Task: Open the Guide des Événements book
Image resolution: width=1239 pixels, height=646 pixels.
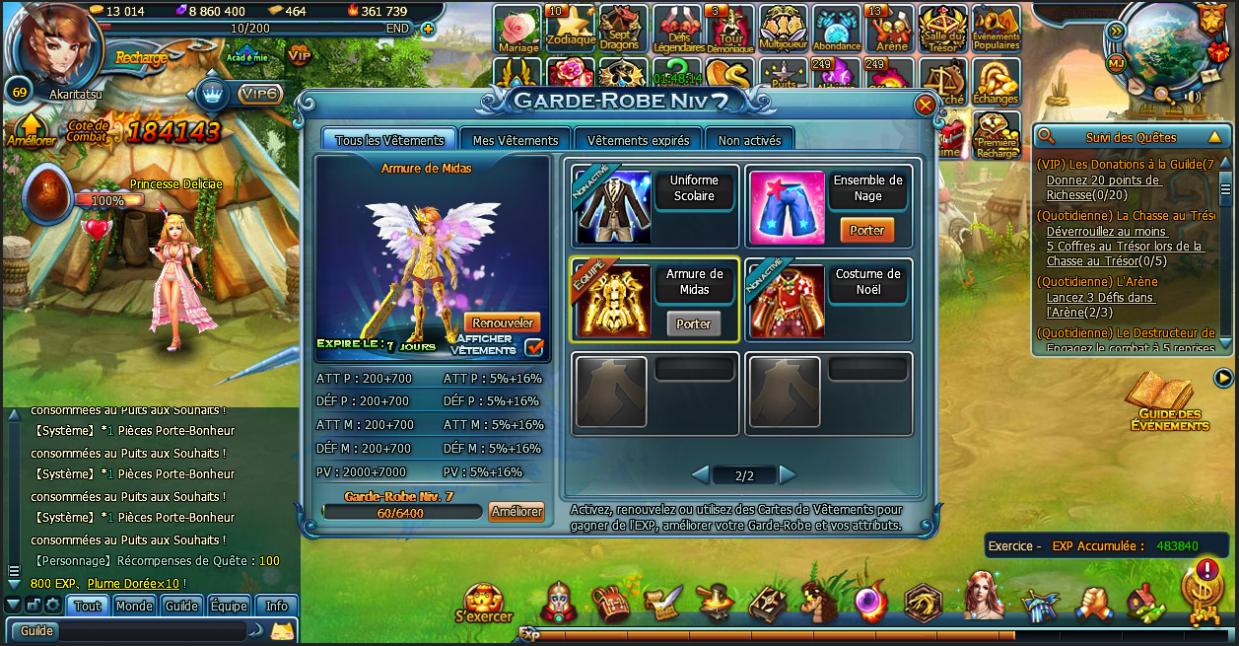Action: coord(1169,404)
